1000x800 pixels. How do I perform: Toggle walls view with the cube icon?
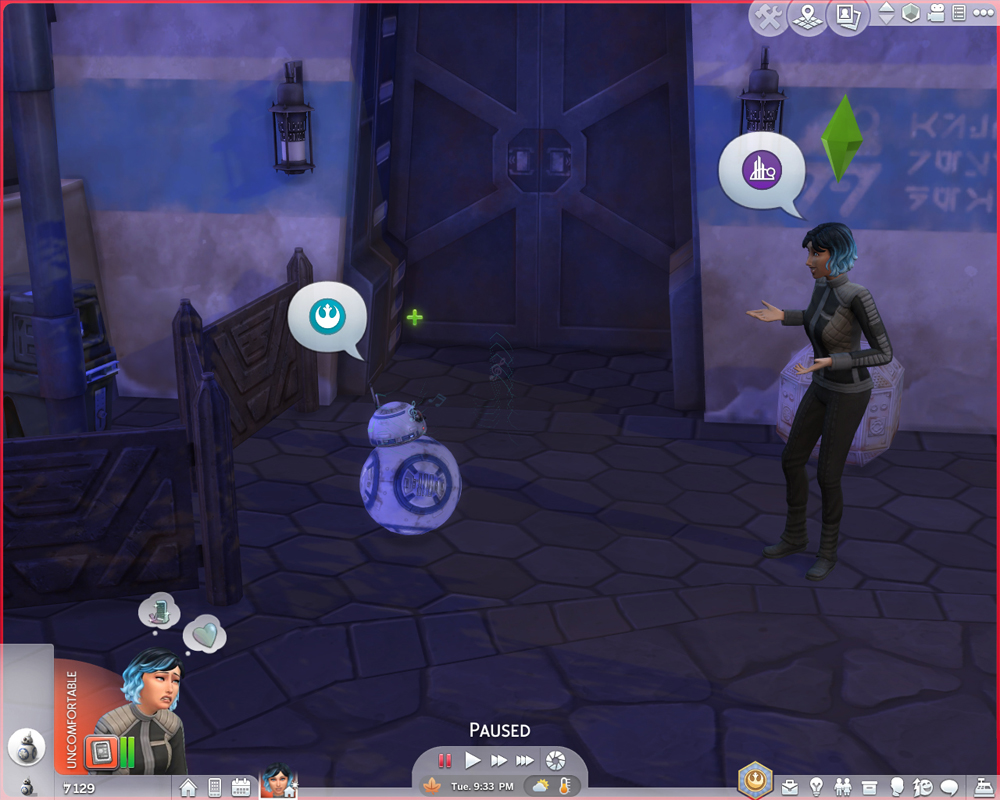coord(911,14)
